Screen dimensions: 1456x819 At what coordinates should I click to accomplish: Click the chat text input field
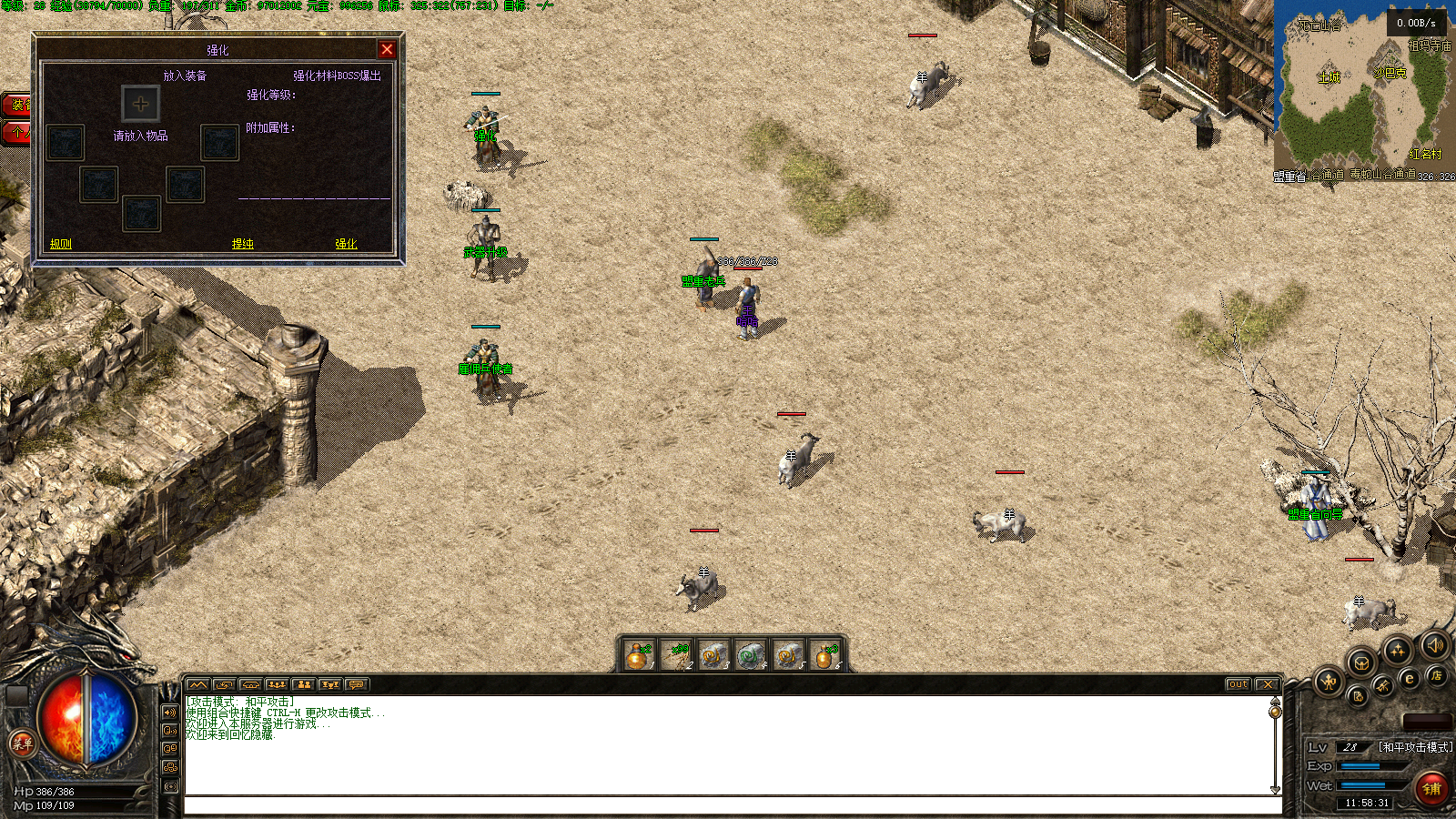coord(733,805)
